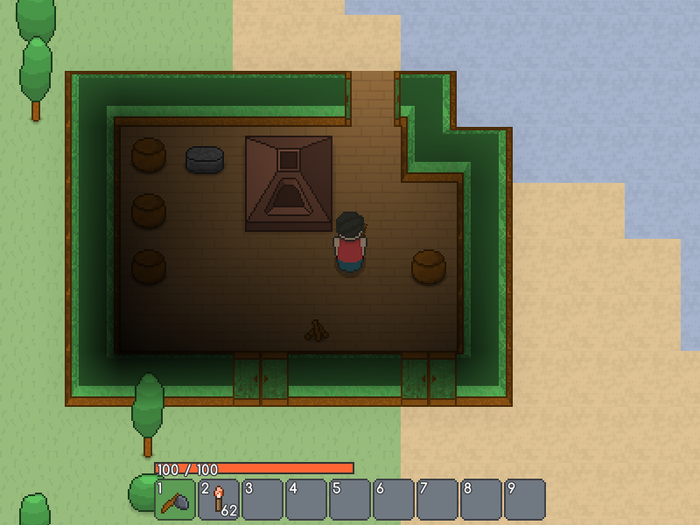
Task: Click the empty hotbar slot labeled 5
Action: click(x=350, y=498)
